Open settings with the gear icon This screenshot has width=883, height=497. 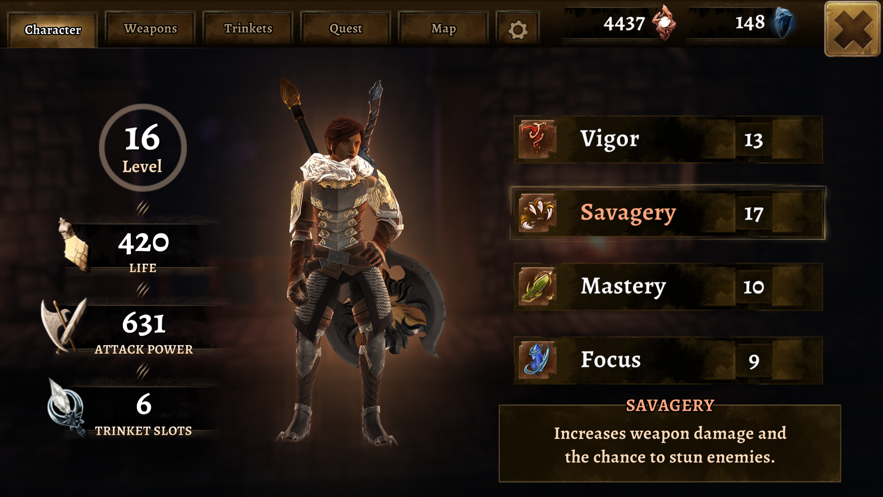click(518, 30)
